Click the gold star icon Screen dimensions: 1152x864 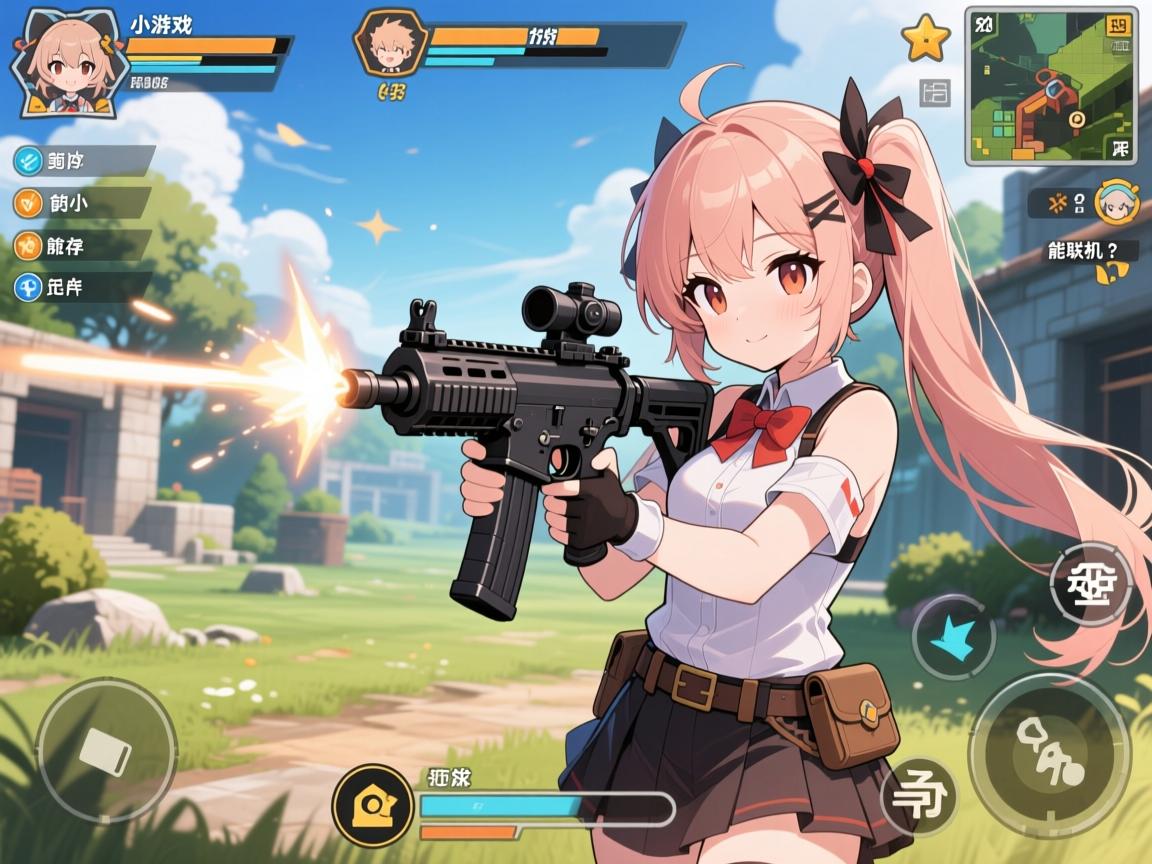pyautogui.click(x=925, y=38)
